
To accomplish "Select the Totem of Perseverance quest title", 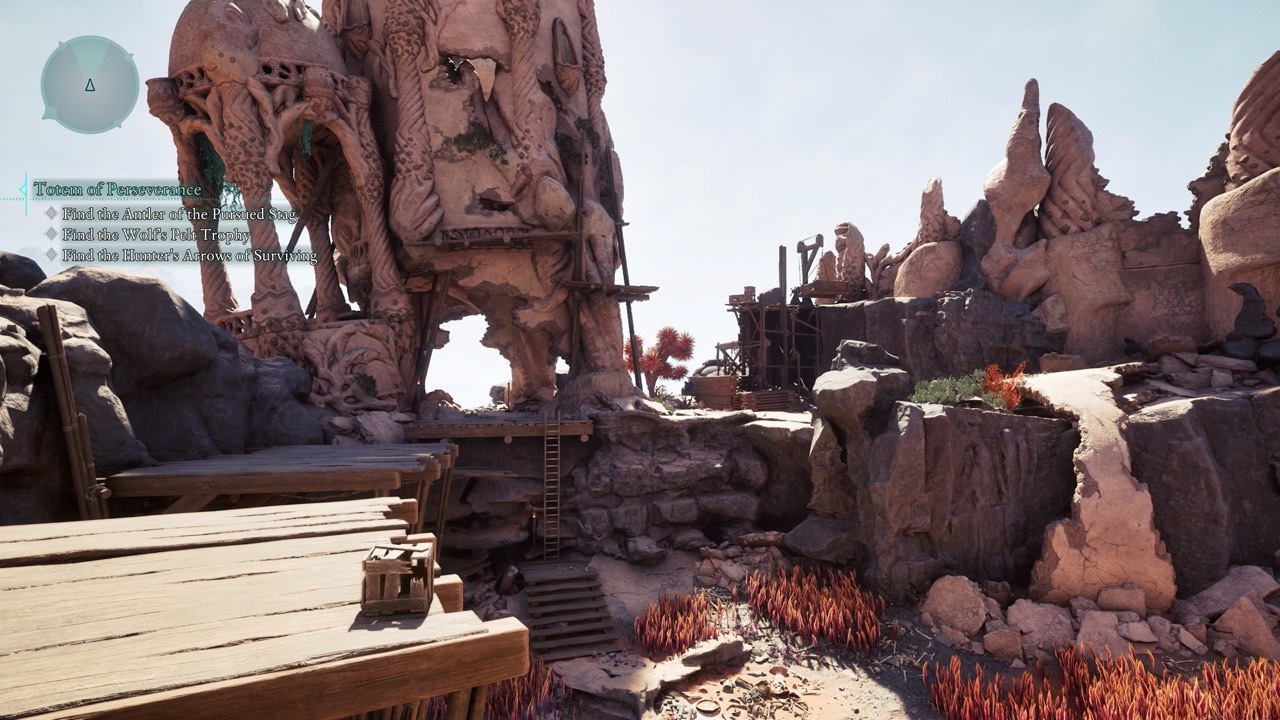I will point(117,189).
